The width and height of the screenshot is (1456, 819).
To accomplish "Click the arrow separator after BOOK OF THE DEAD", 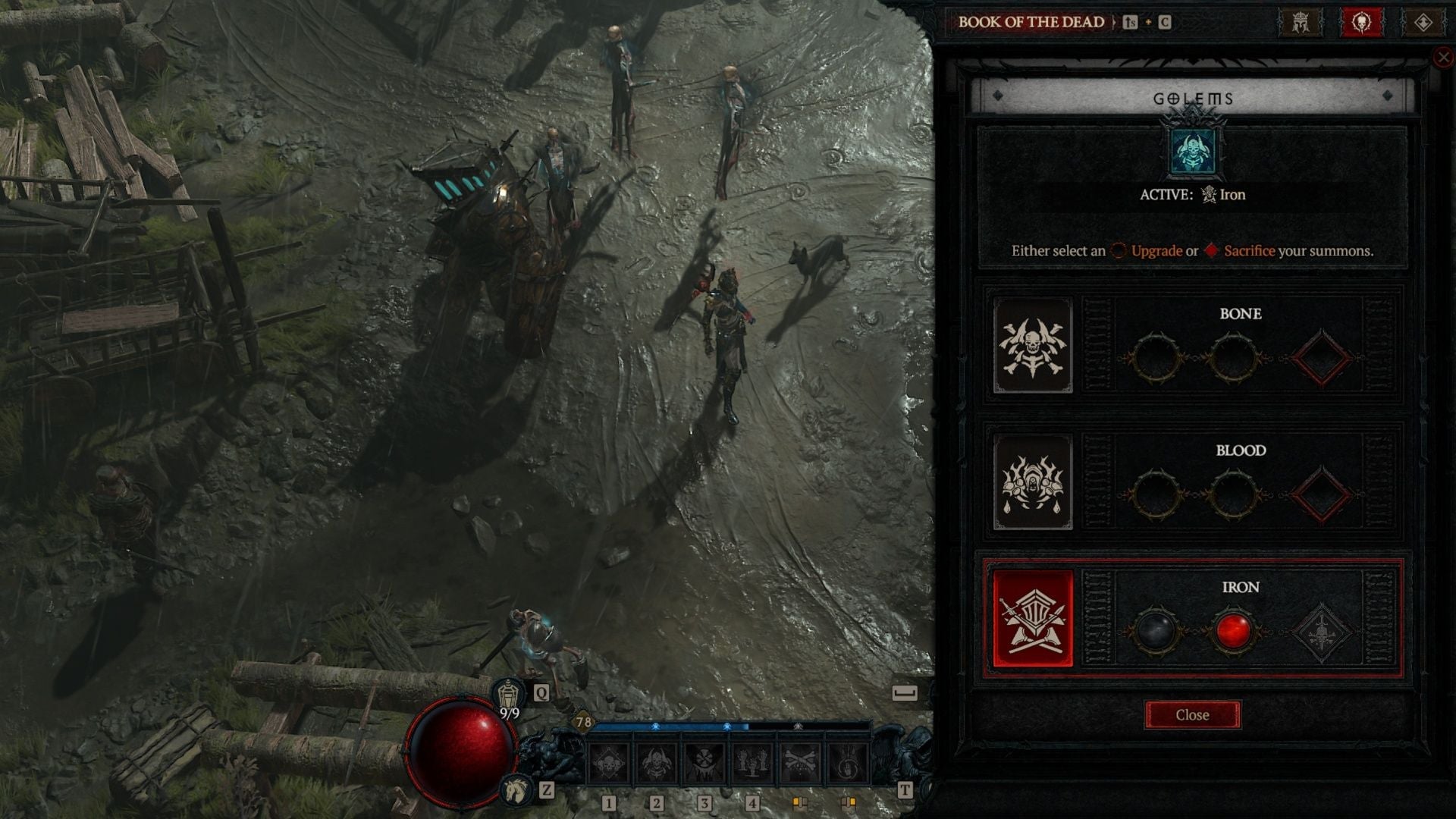I will tap(1115, 21).
